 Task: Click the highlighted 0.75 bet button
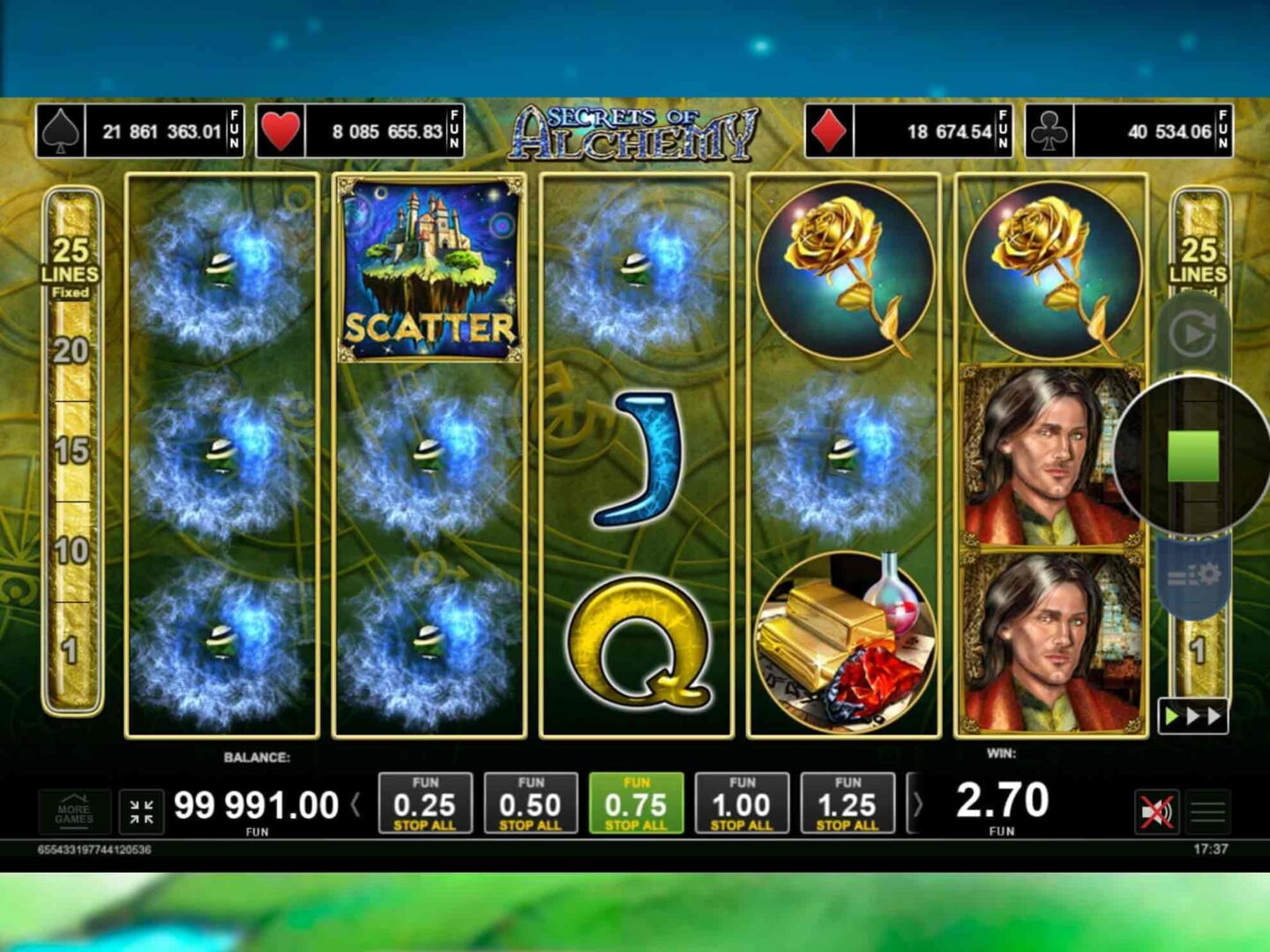coord(636,803)
